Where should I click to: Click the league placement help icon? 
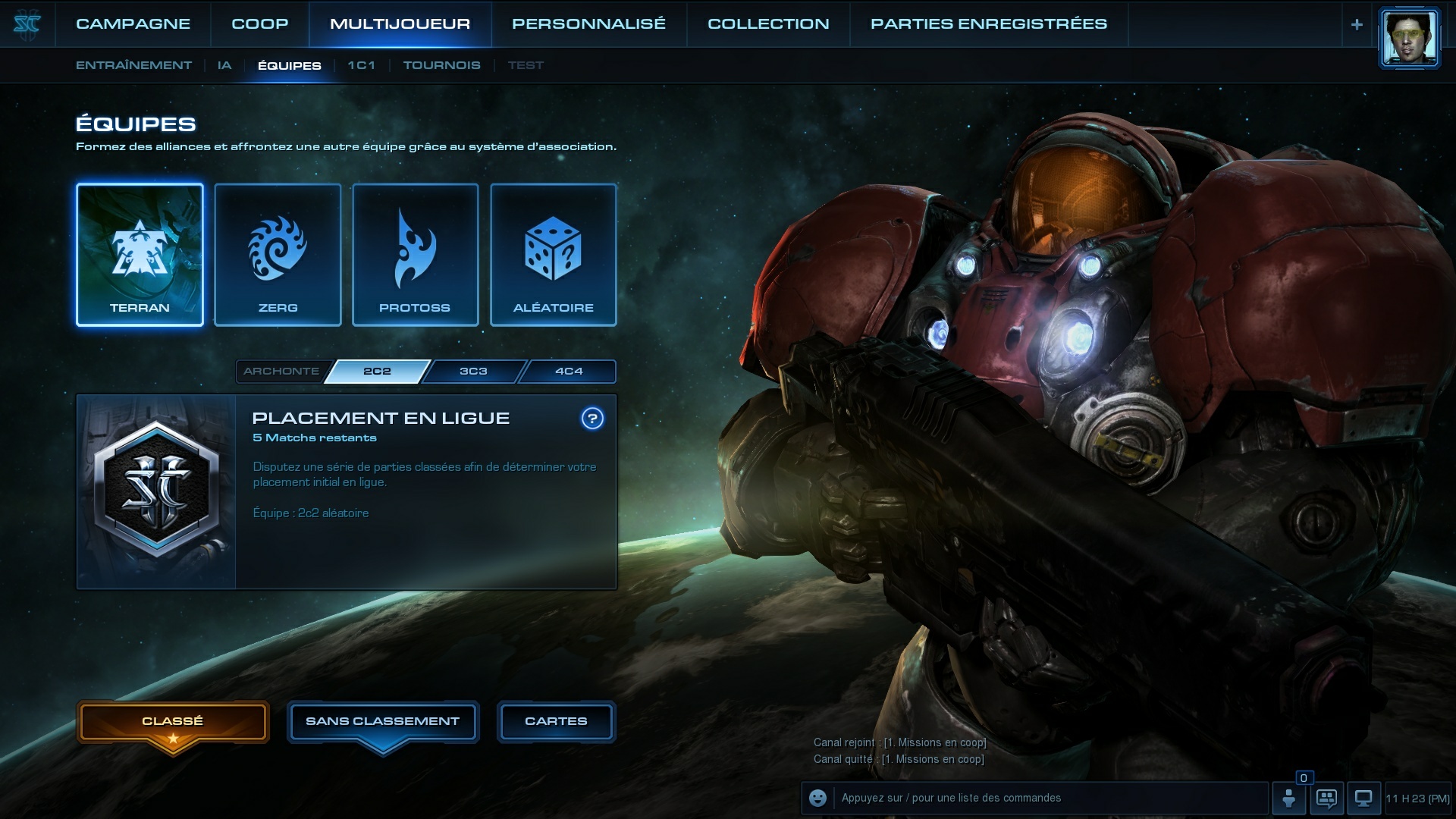coord(592,418)
